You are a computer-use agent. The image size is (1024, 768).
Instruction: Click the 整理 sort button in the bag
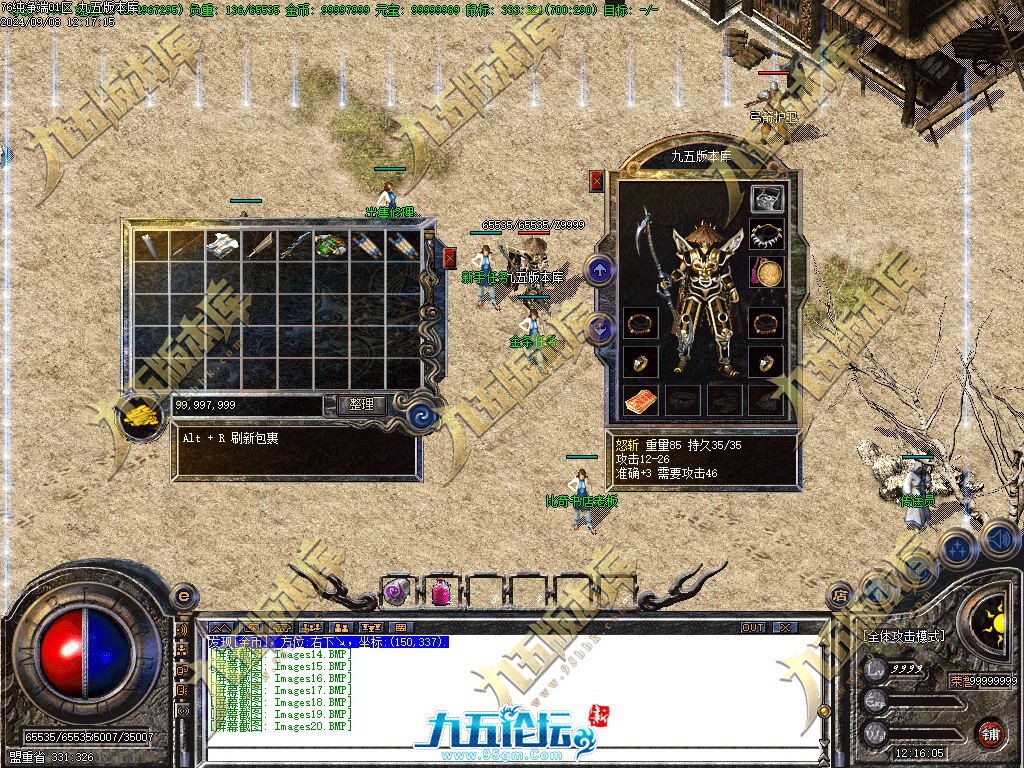(361, 405)
